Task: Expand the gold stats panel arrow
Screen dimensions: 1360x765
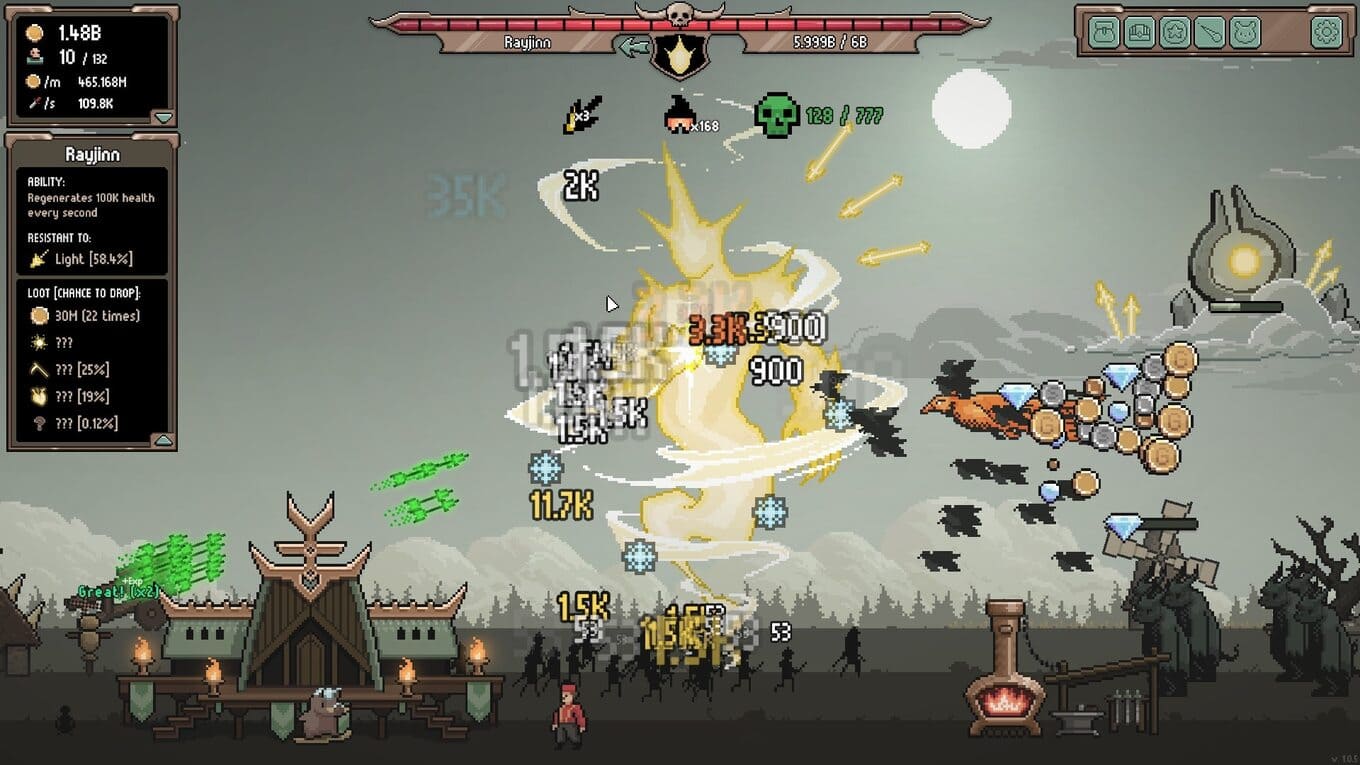Action: [x=163, y=117]
